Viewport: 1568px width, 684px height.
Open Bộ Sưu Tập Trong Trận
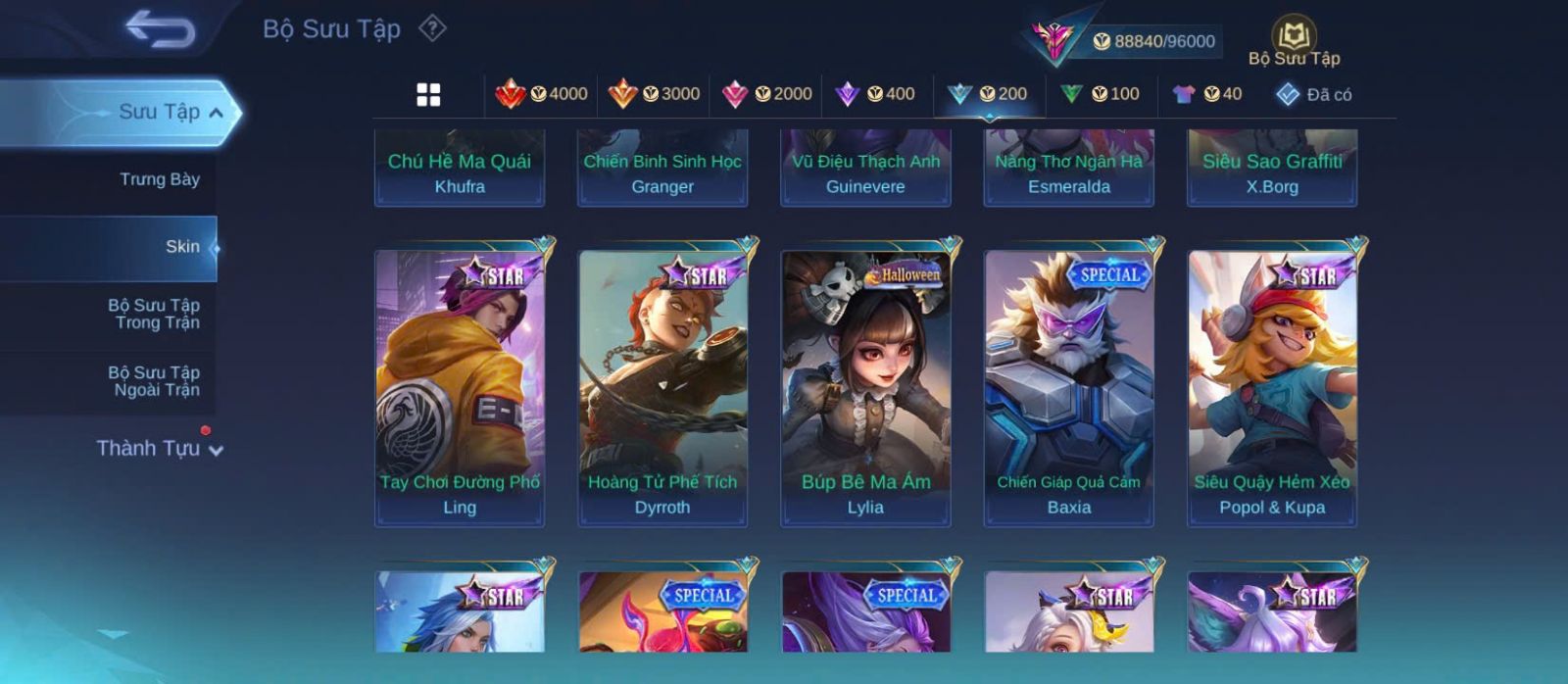point(155,314)
